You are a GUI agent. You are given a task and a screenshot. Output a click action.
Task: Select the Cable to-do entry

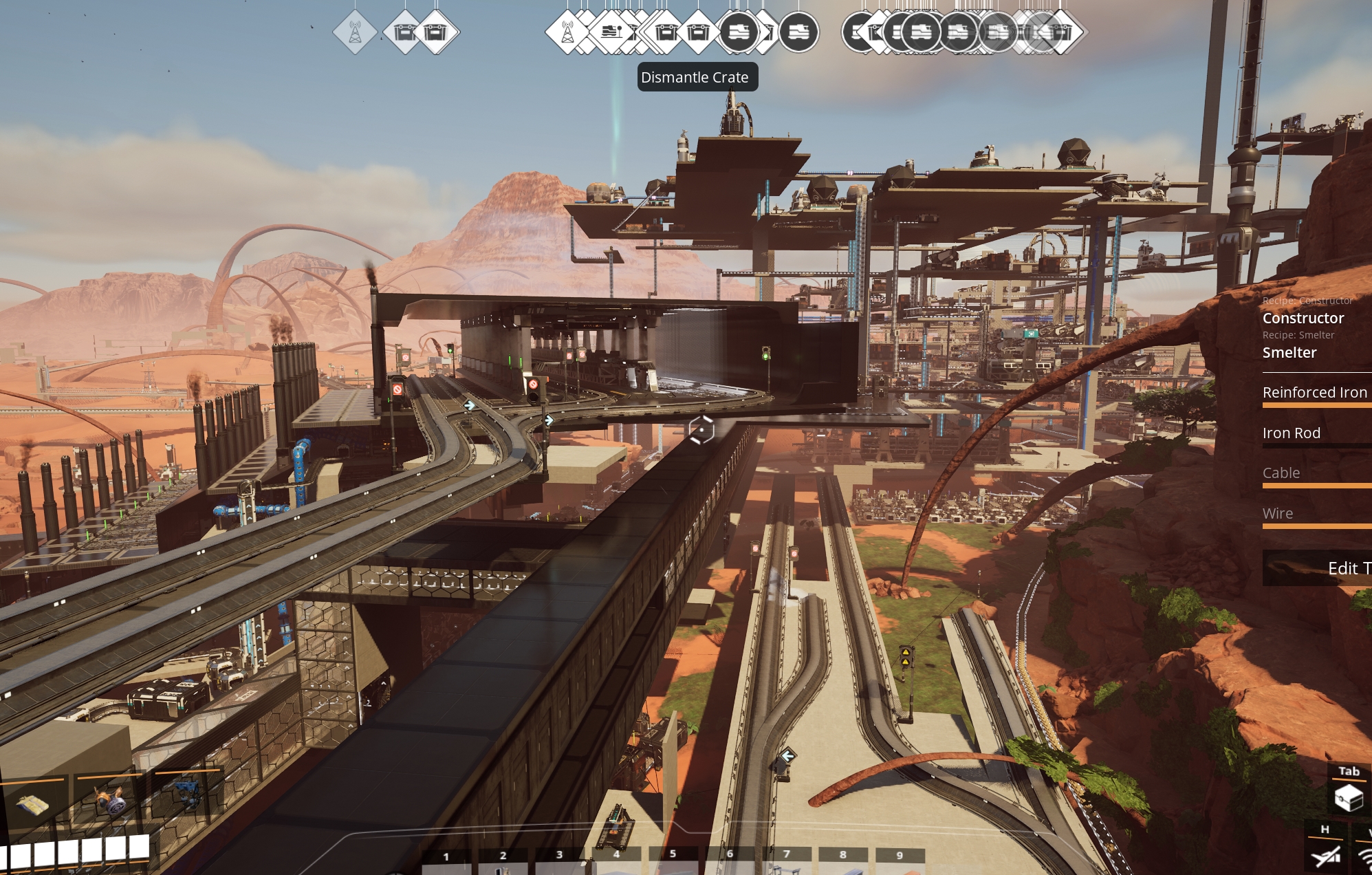(1281, 473)
